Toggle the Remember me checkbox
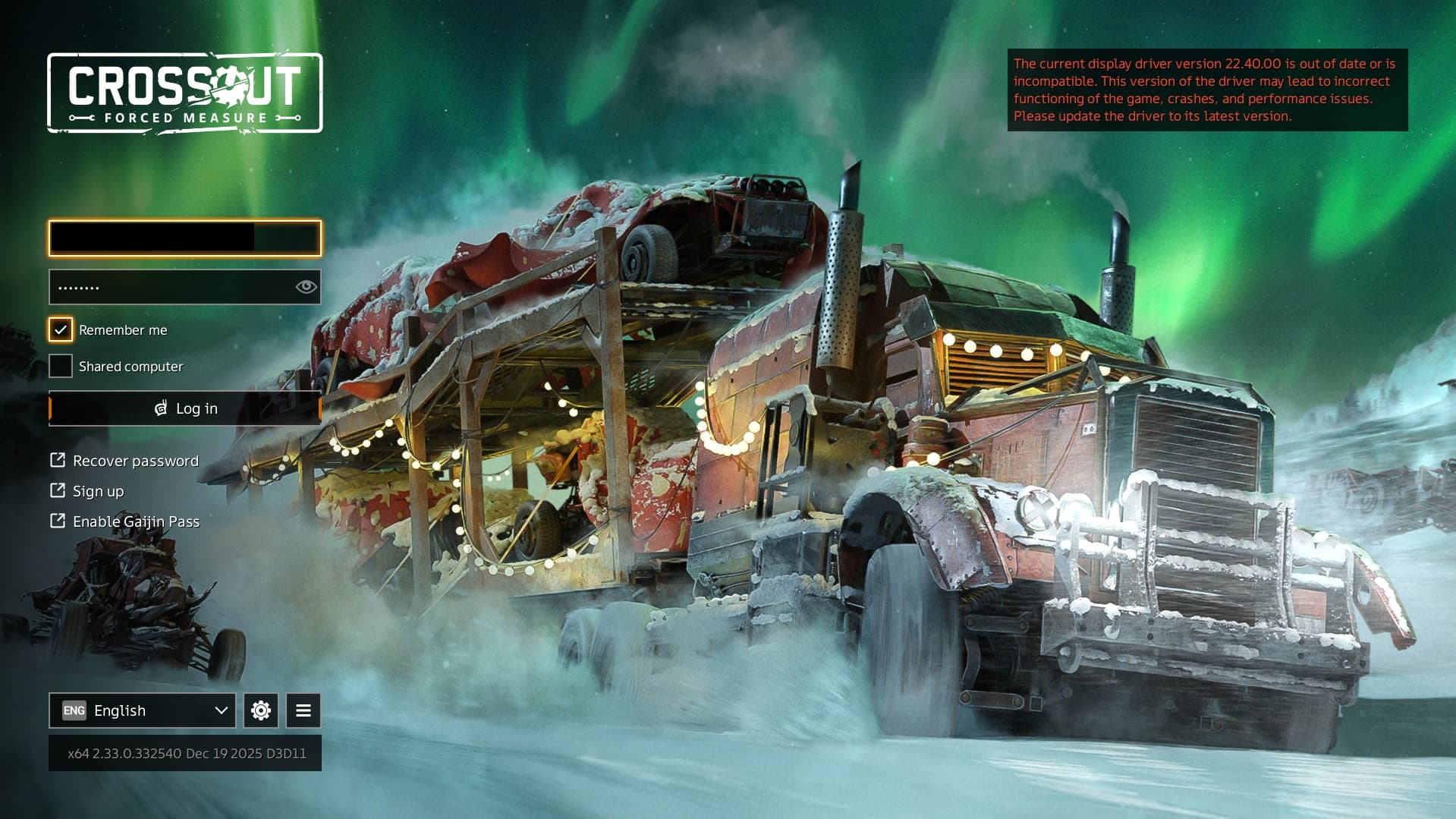Image resolution: width=1456 pixels, height=819 pixels. [x=61, y=329]
